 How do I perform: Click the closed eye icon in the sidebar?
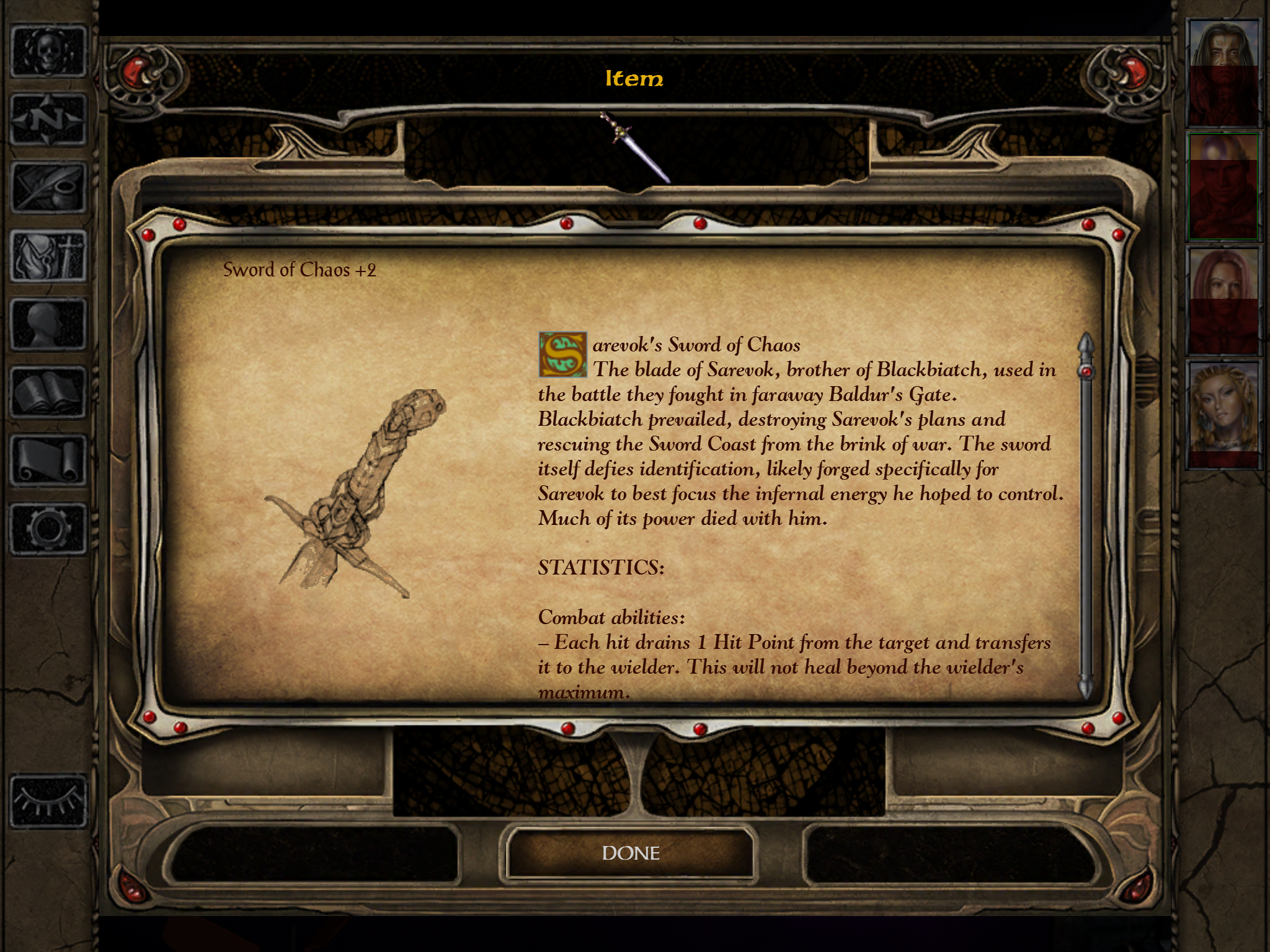coord(48,801)
